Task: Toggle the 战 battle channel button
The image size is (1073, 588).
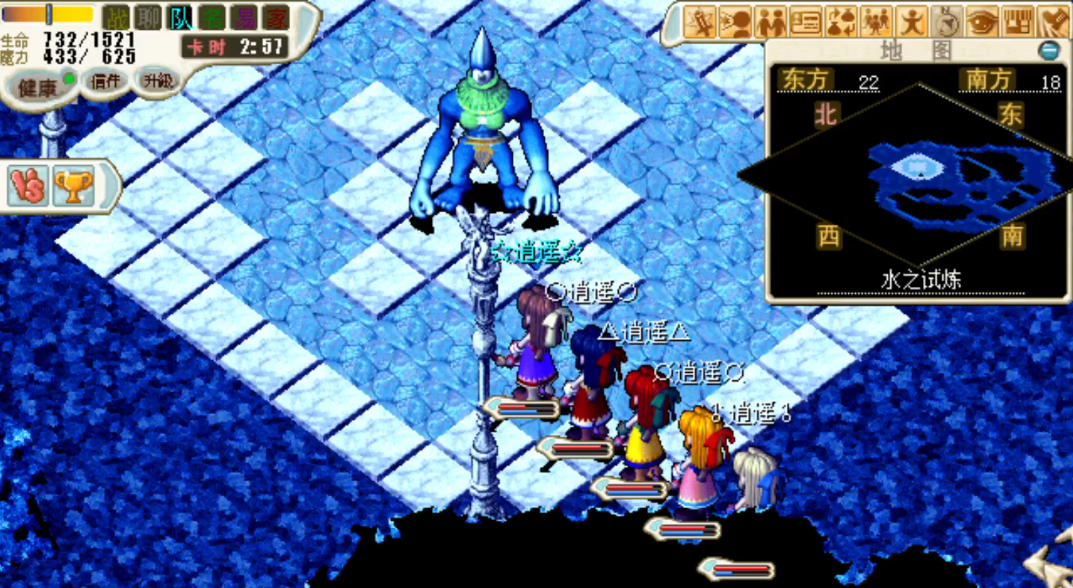Action: pos(117,17)
